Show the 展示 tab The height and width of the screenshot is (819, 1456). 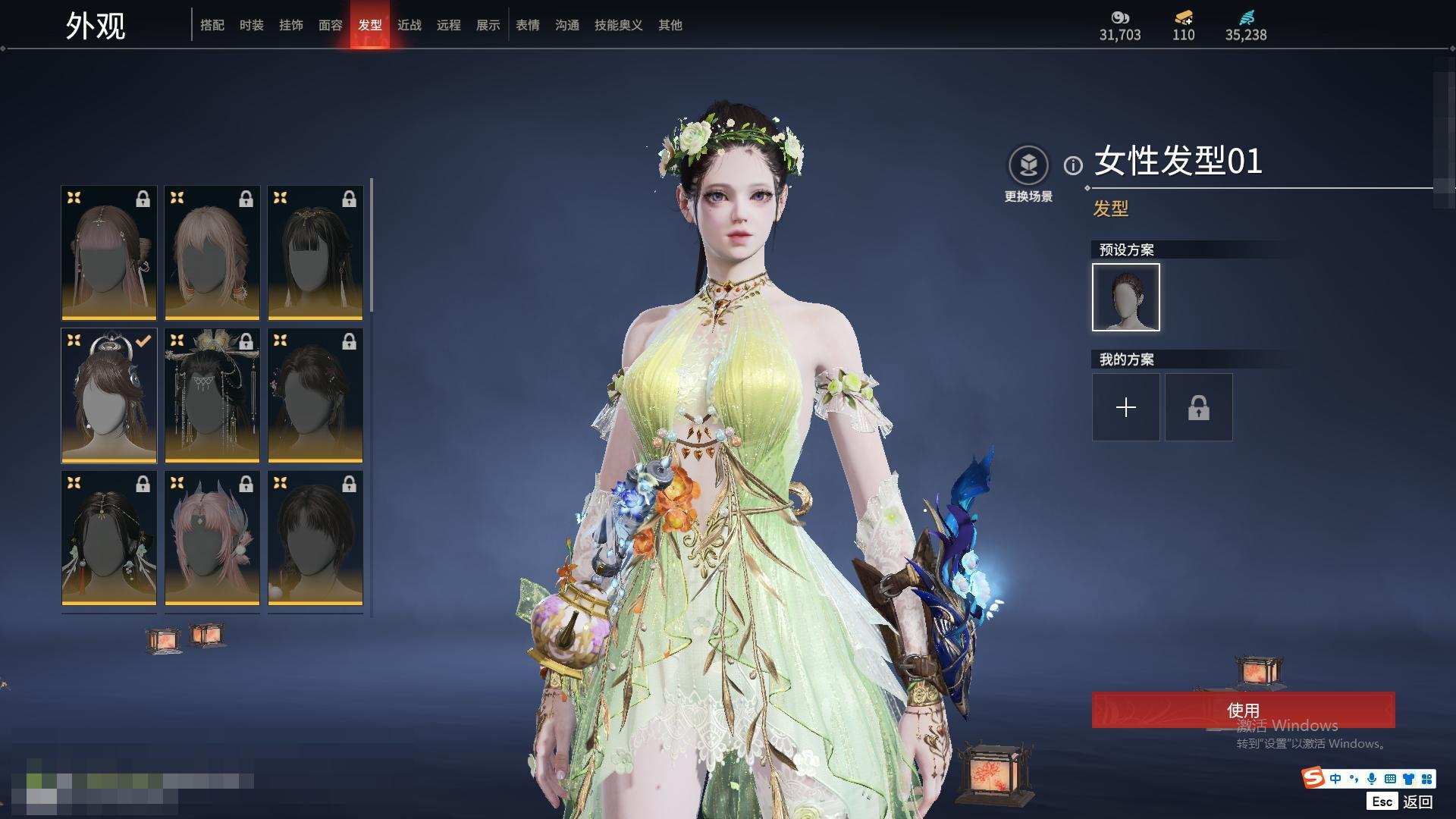pyautogui.click(x=488, y=25)
